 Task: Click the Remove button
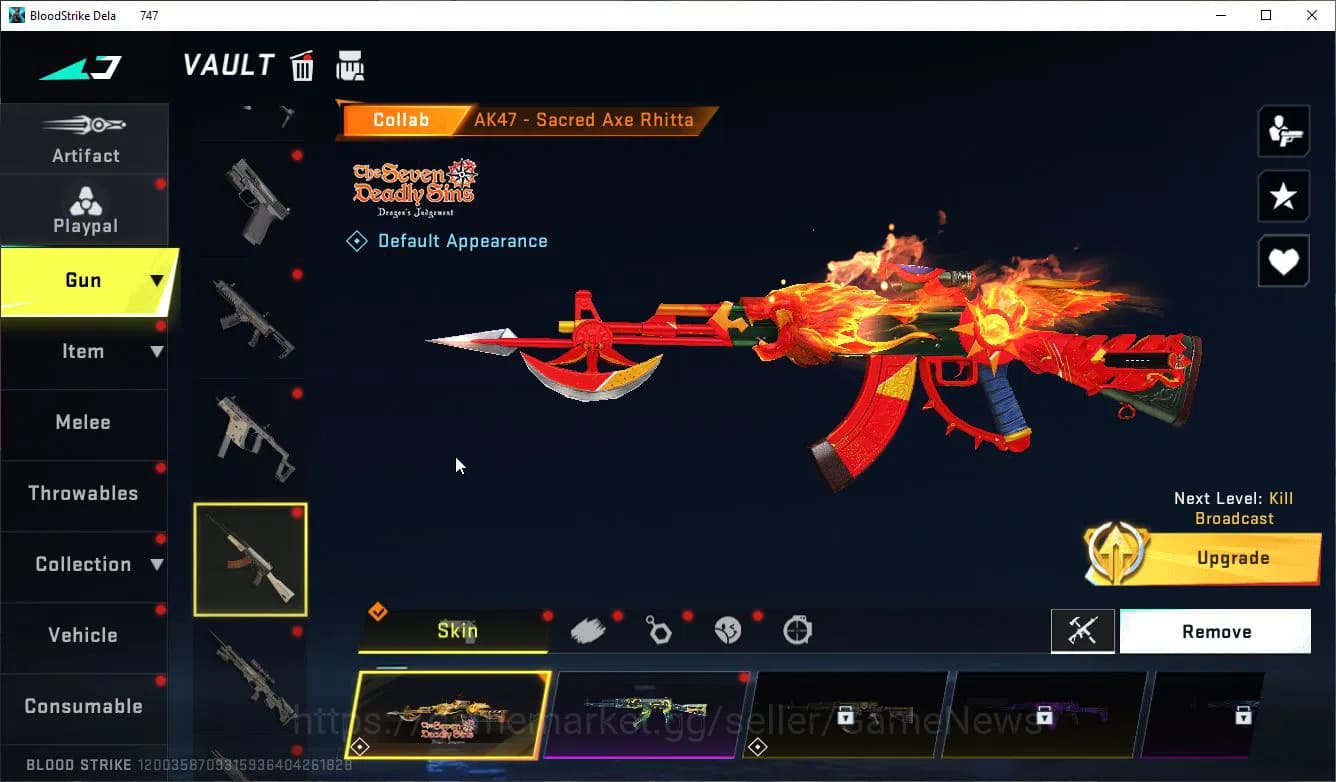(1216, 631)
